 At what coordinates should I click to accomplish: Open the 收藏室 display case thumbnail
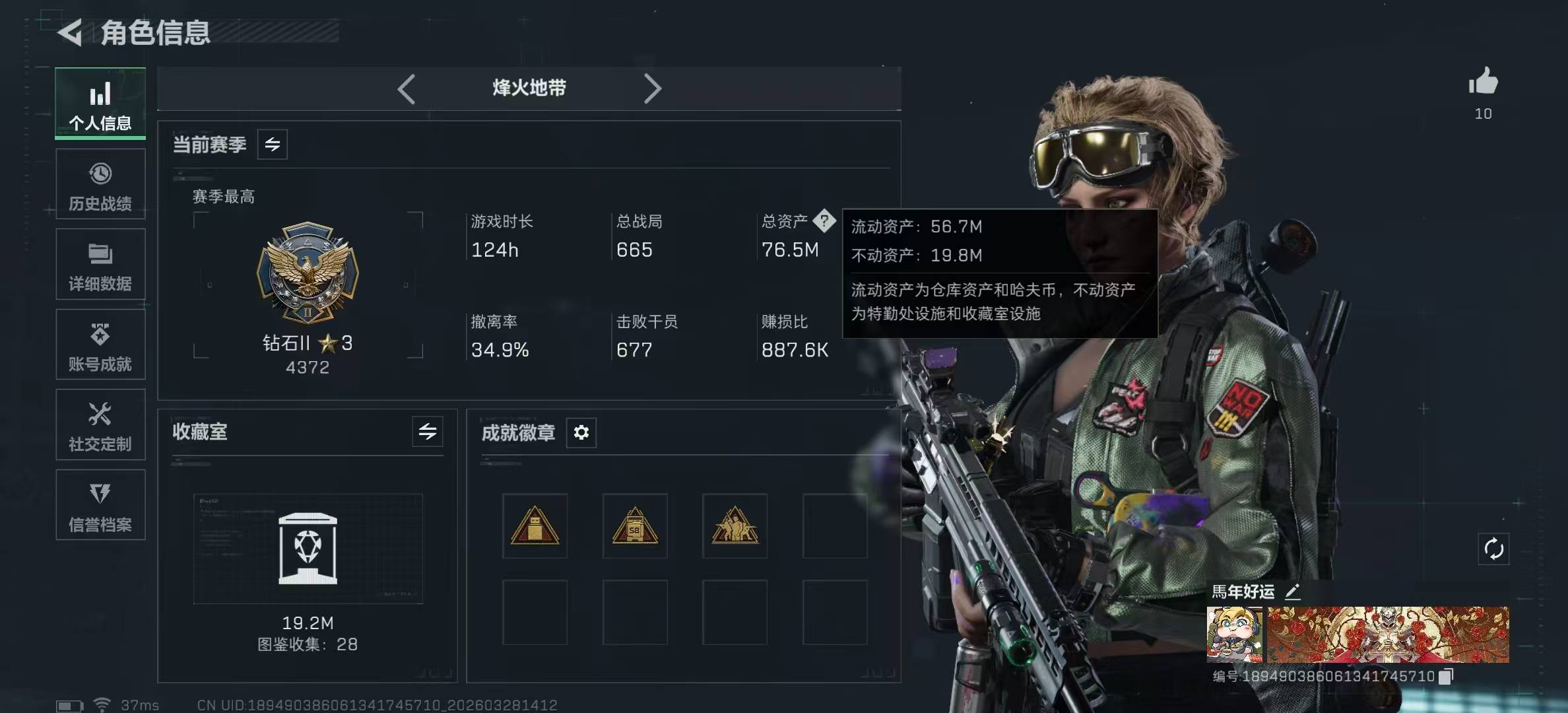308,549
